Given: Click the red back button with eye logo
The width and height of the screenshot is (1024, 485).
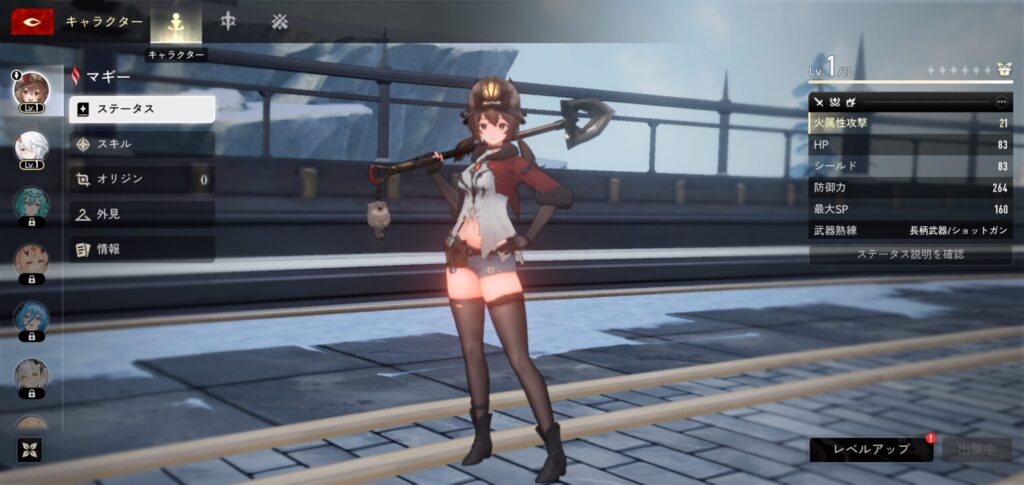Looking at the screenshot, I should pos(32,21).
